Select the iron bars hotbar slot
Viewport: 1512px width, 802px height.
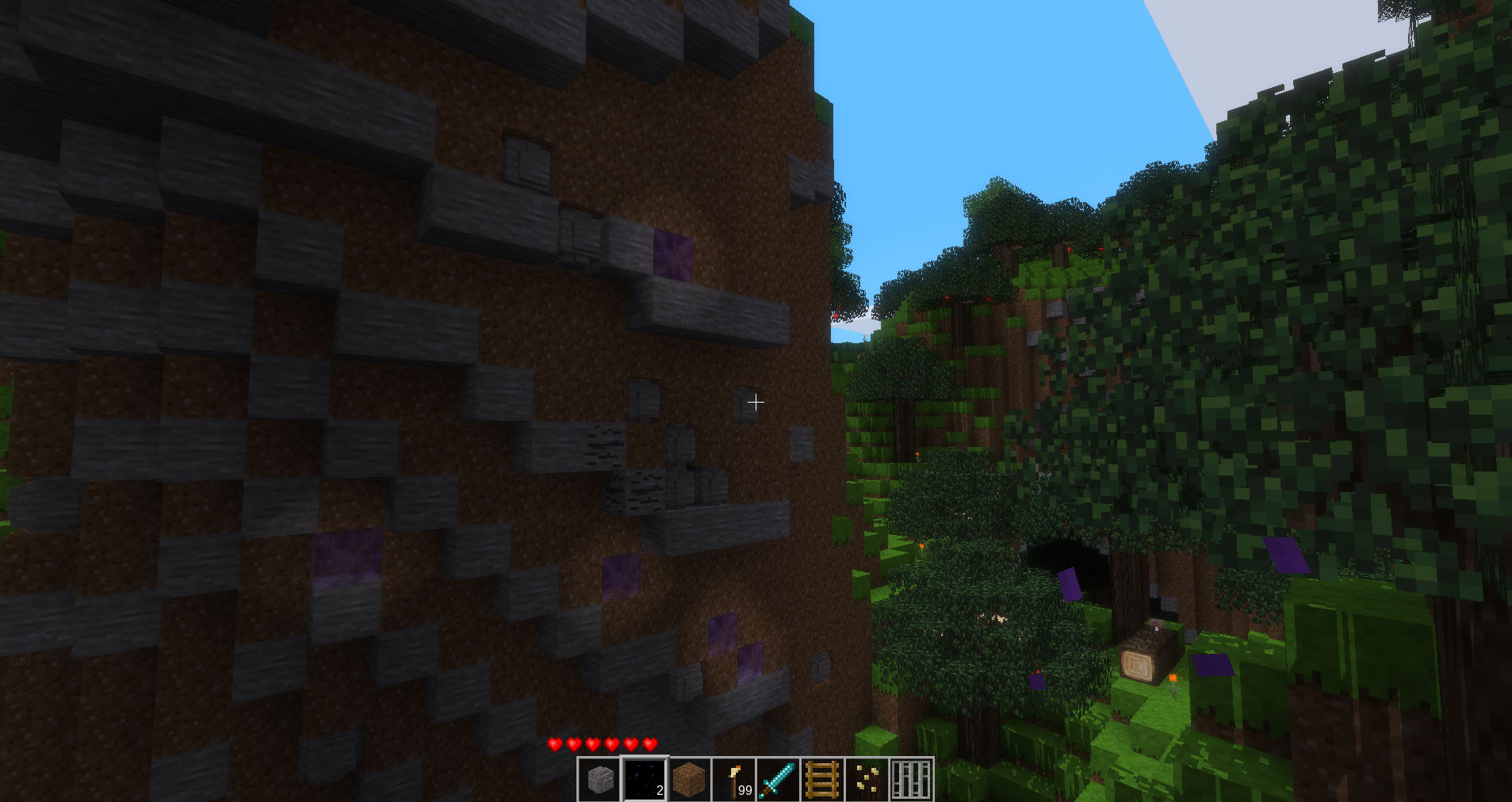[911, 780]
